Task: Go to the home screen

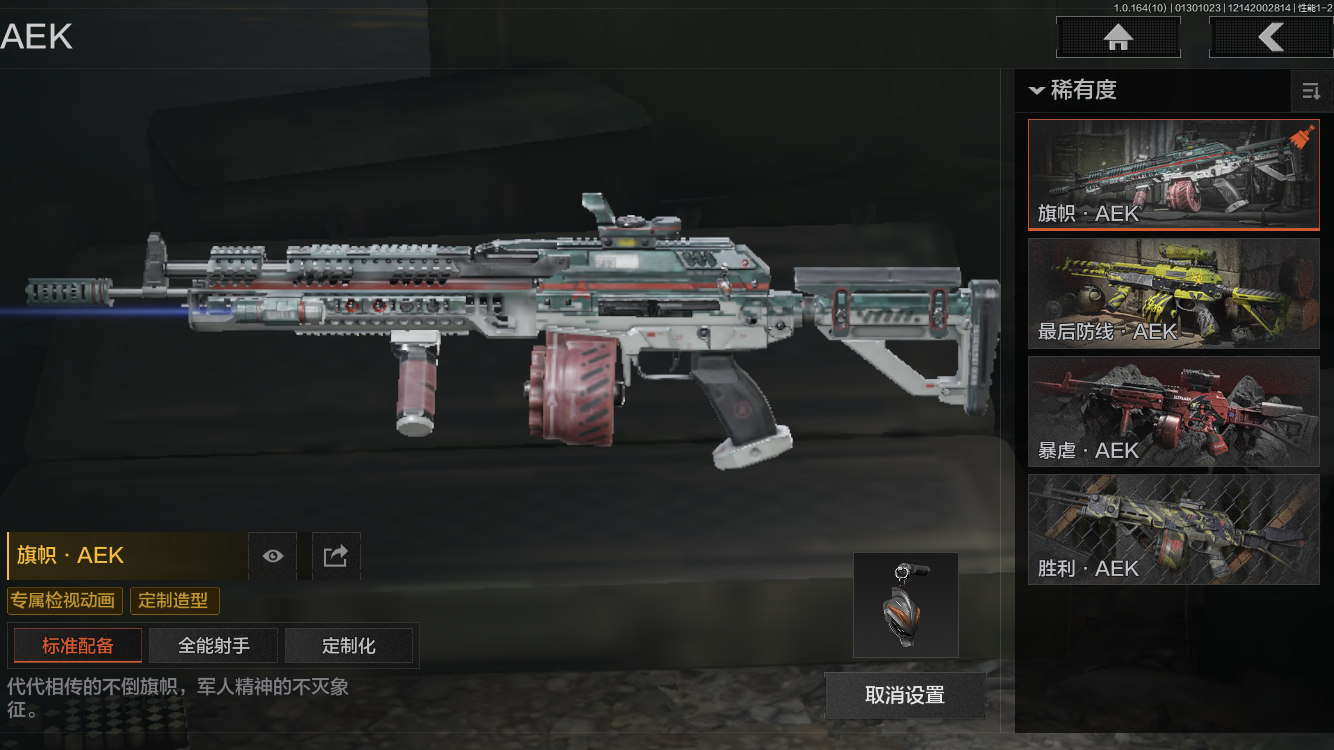Action: click(1118, 38)
